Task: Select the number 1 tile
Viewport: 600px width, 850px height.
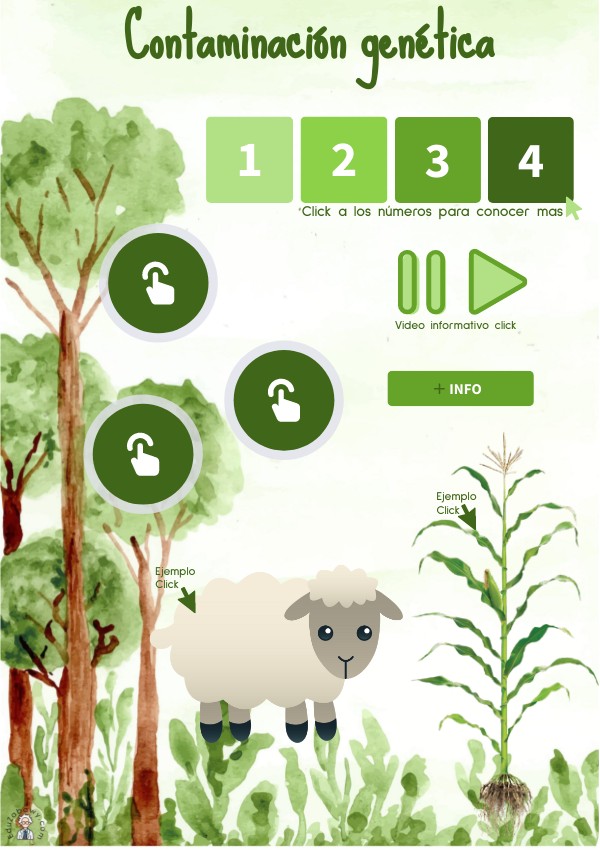Action: click(249, 160)
